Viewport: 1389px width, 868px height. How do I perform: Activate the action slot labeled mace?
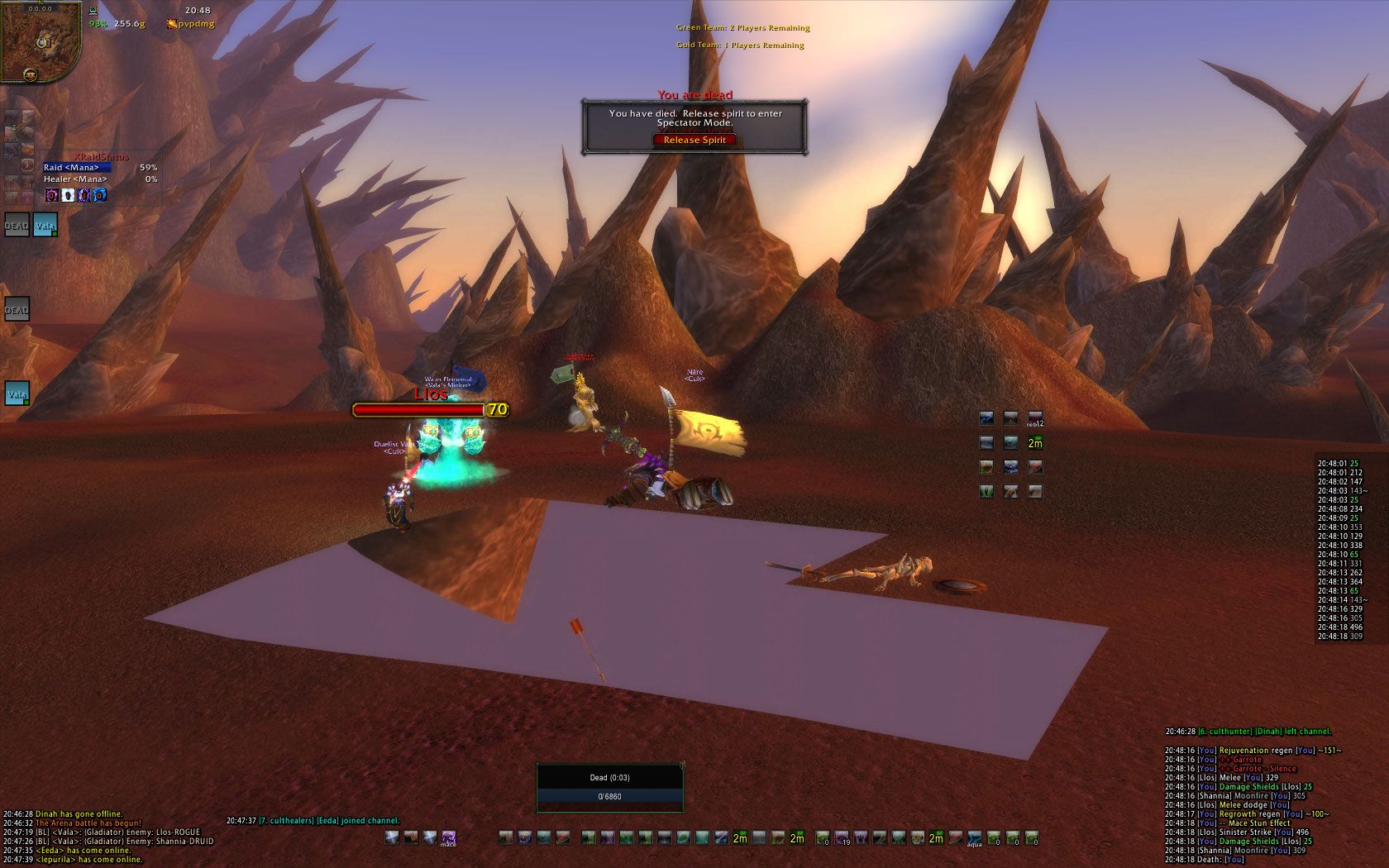pyautogui.click(x=448, y=838)
